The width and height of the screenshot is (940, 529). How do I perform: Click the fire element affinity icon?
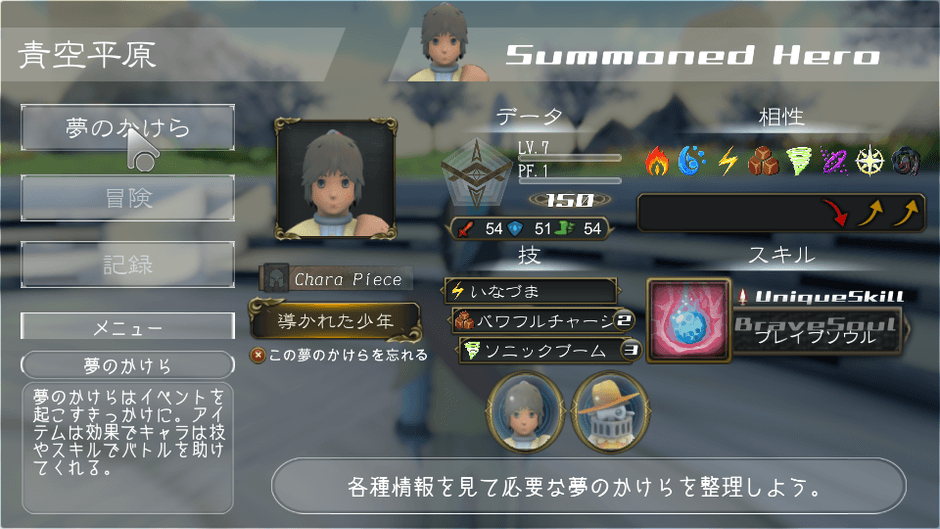coord(657,160)
